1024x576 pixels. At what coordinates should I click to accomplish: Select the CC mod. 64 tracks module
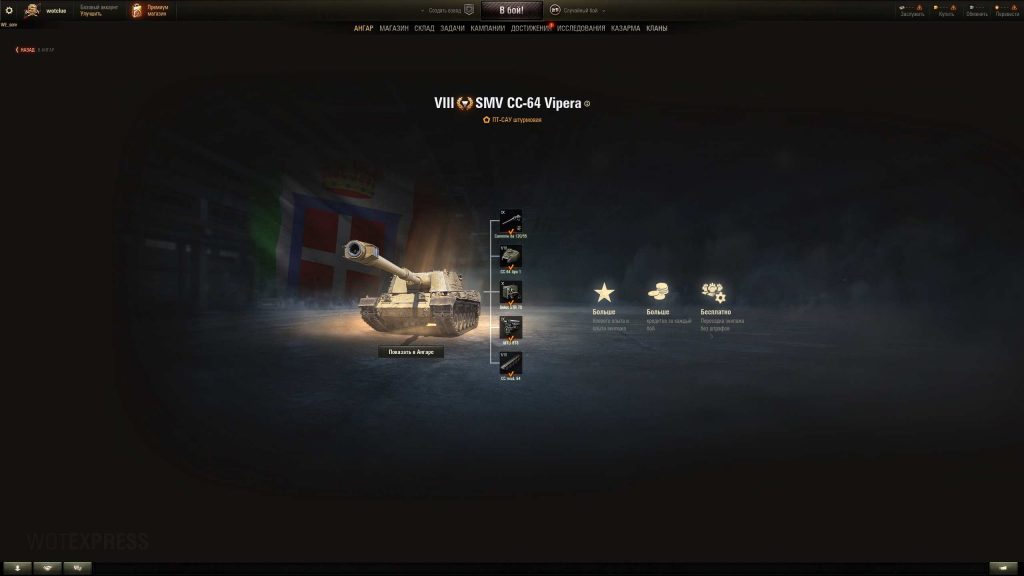511,363
